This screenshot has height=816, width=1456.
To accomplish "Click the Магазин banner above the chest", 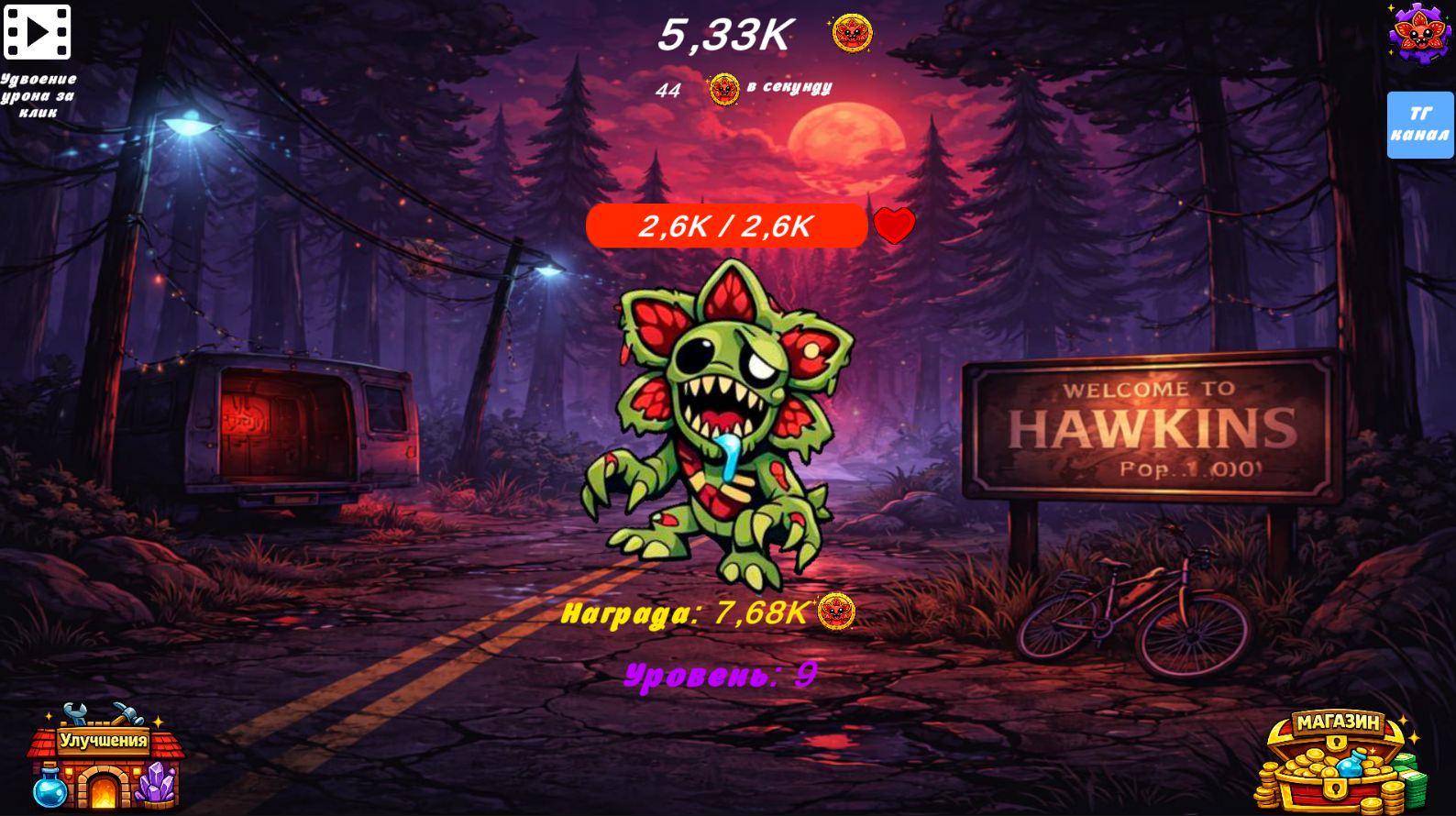I will tap(1338, 723).
